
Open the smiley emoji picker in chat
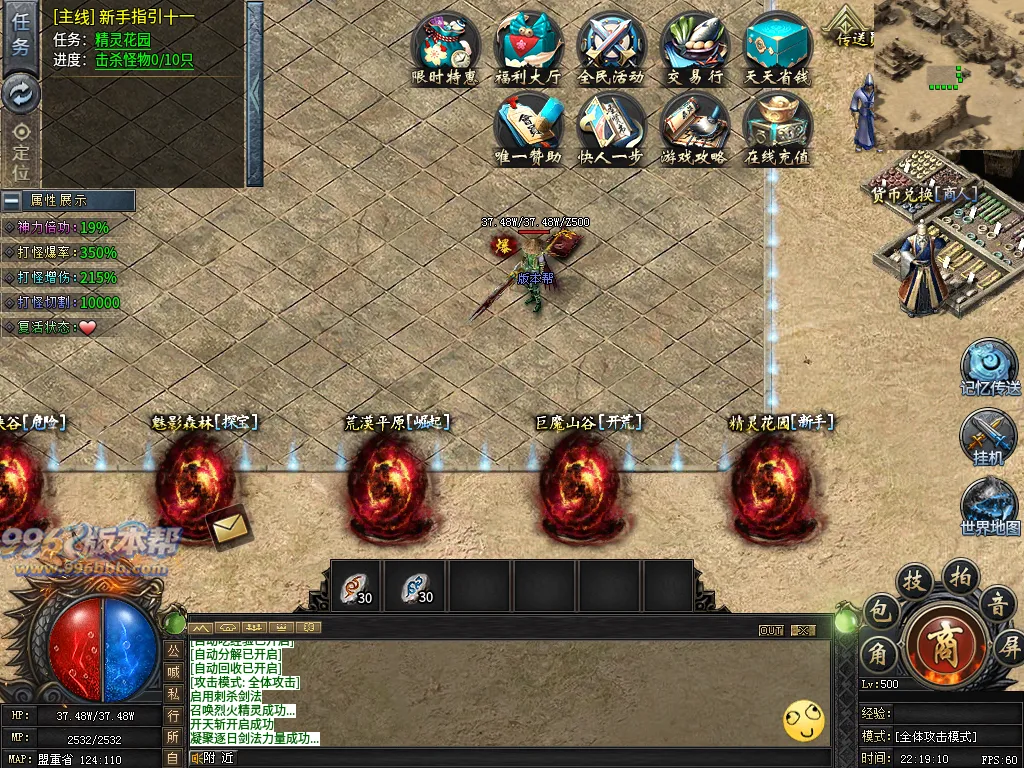pos(804,720)
